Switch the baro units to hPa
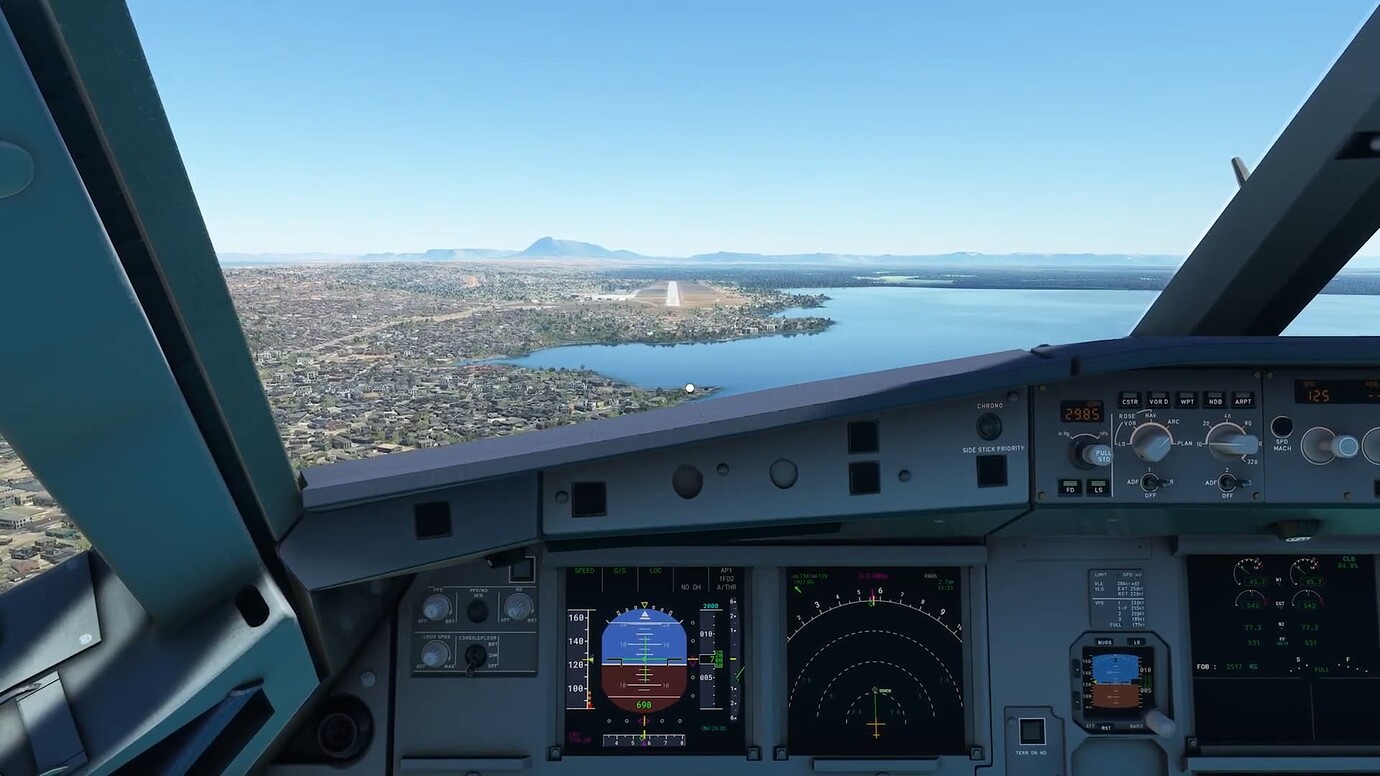The image size is (1380, 776). (1104, 433)
